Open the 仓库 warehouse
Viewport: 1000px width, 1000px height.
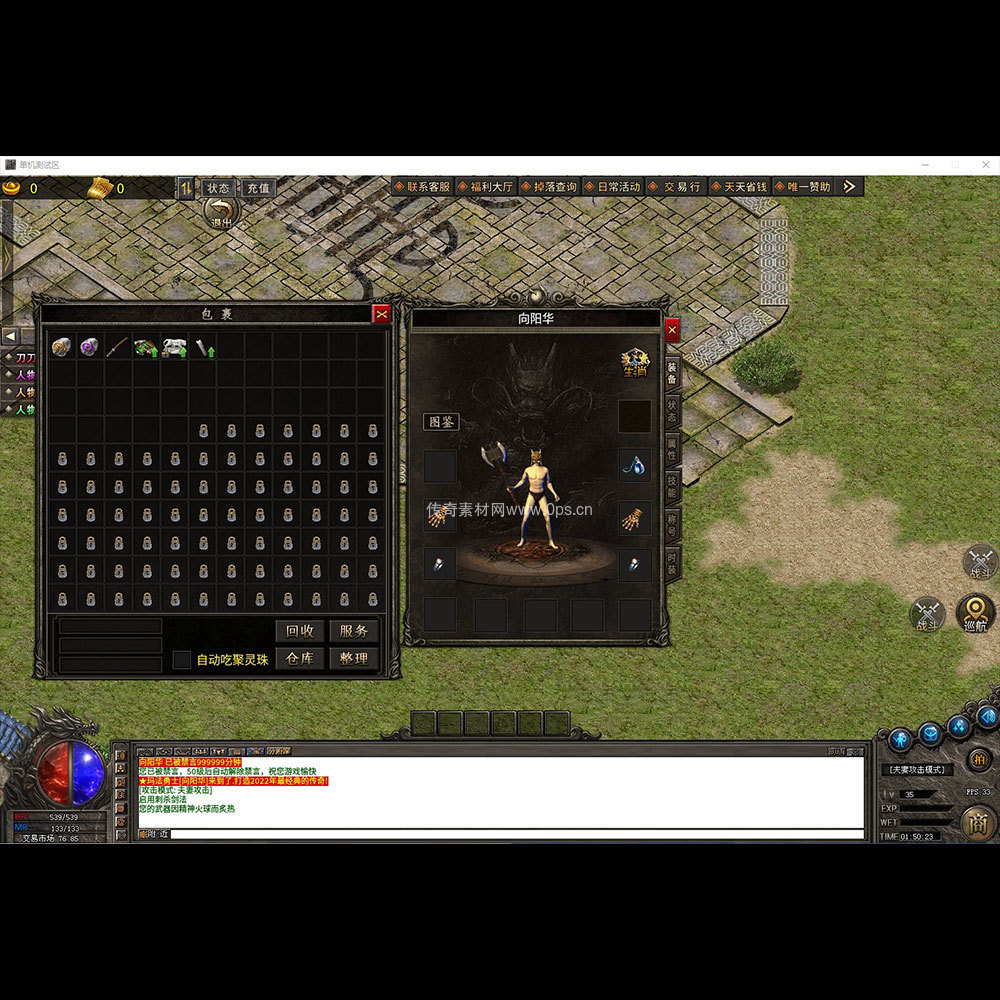point(299,659)
